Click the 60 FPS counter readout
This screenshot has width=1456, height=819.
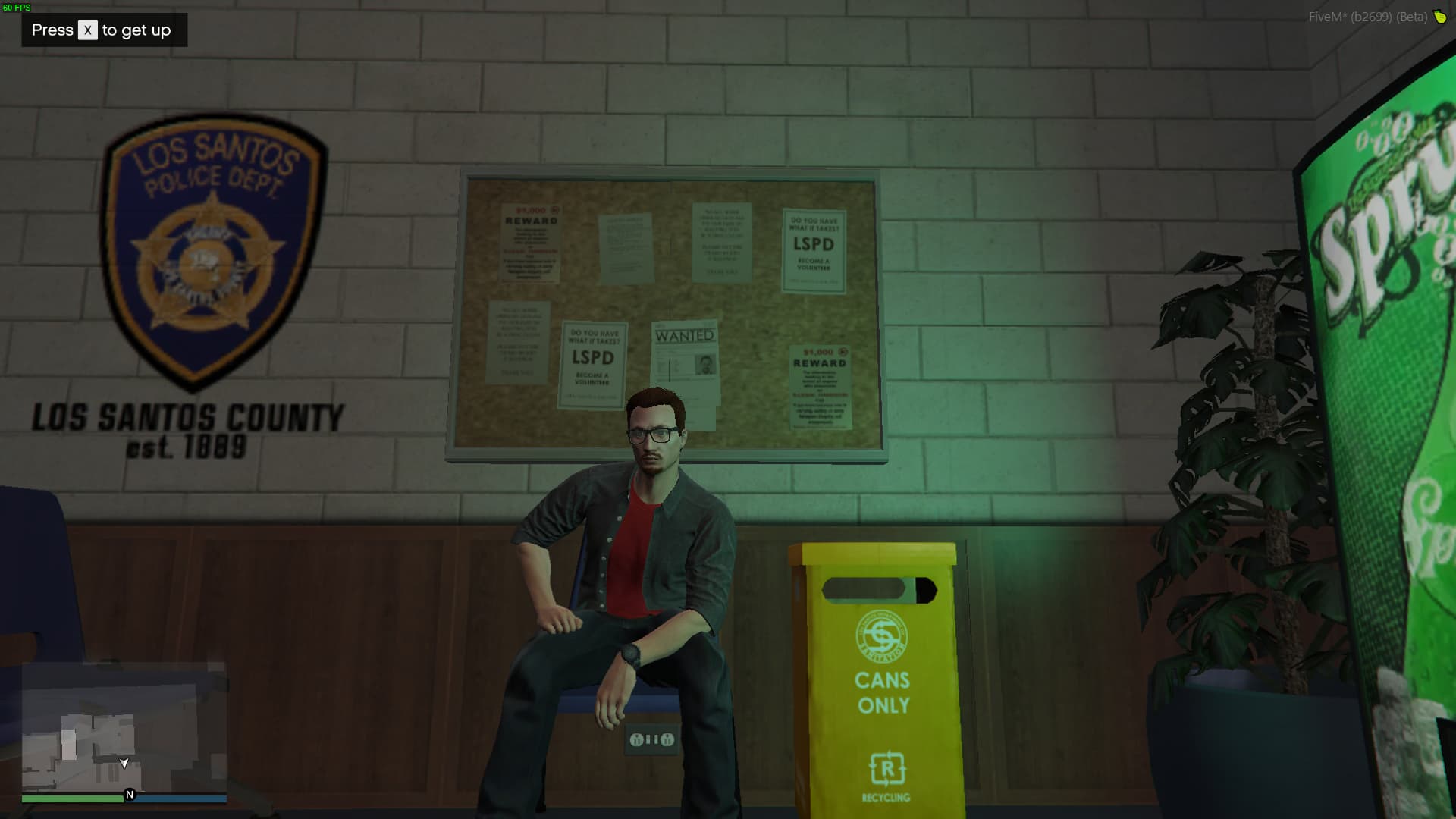pos(18,7)
